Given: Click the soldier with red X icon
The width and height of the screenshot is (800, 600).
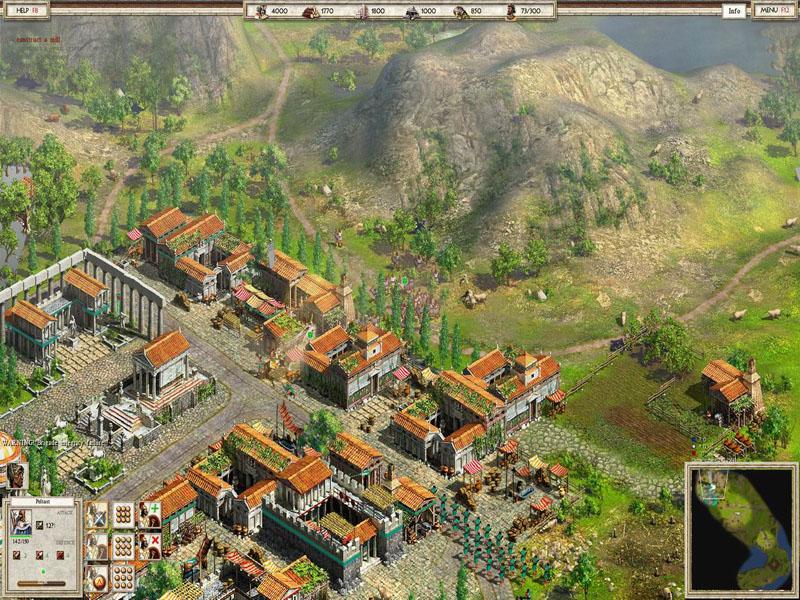Looking at the screenshot, I should click(149, 546).
